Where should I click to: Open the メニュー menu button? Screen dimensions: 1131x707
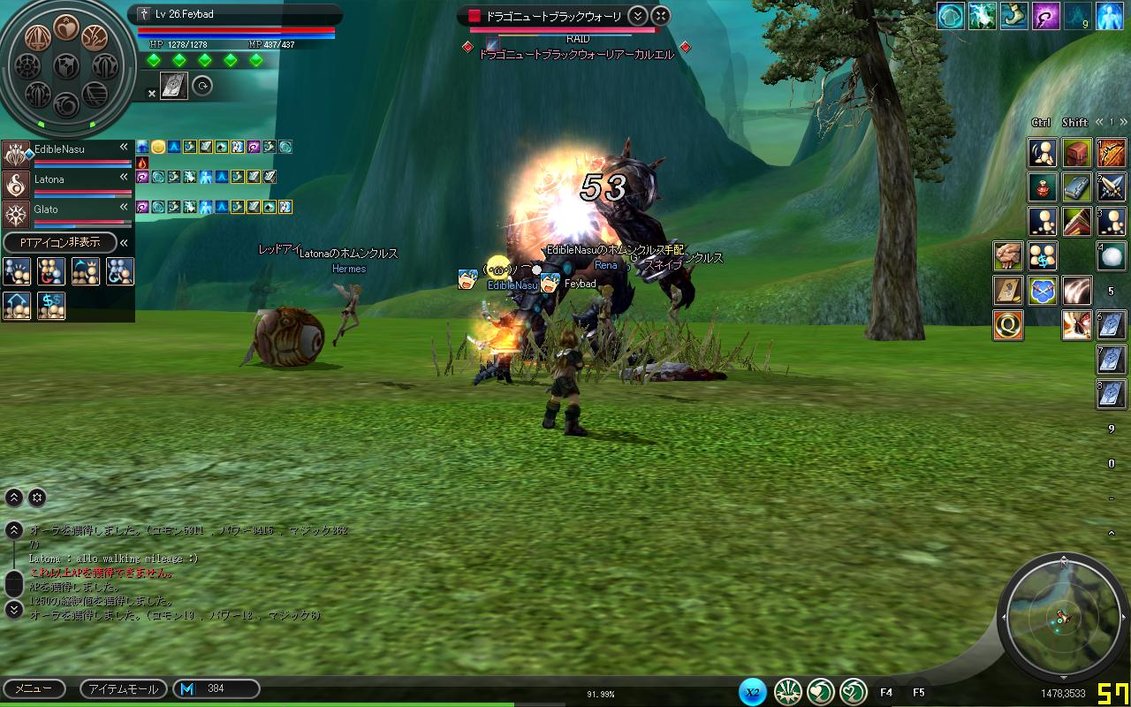point(34,689)
